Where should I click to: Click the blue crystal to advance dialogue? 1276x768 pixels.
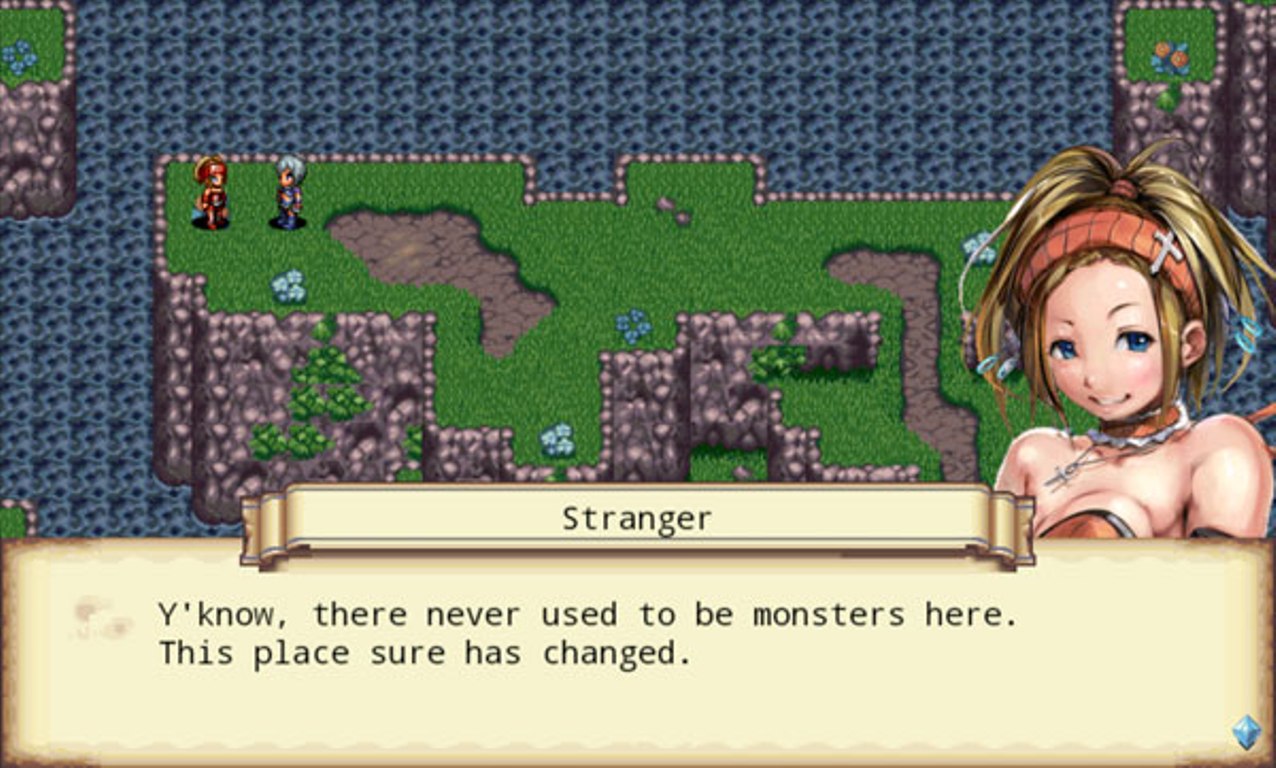pyautogui.click(x=1246, y=732)
